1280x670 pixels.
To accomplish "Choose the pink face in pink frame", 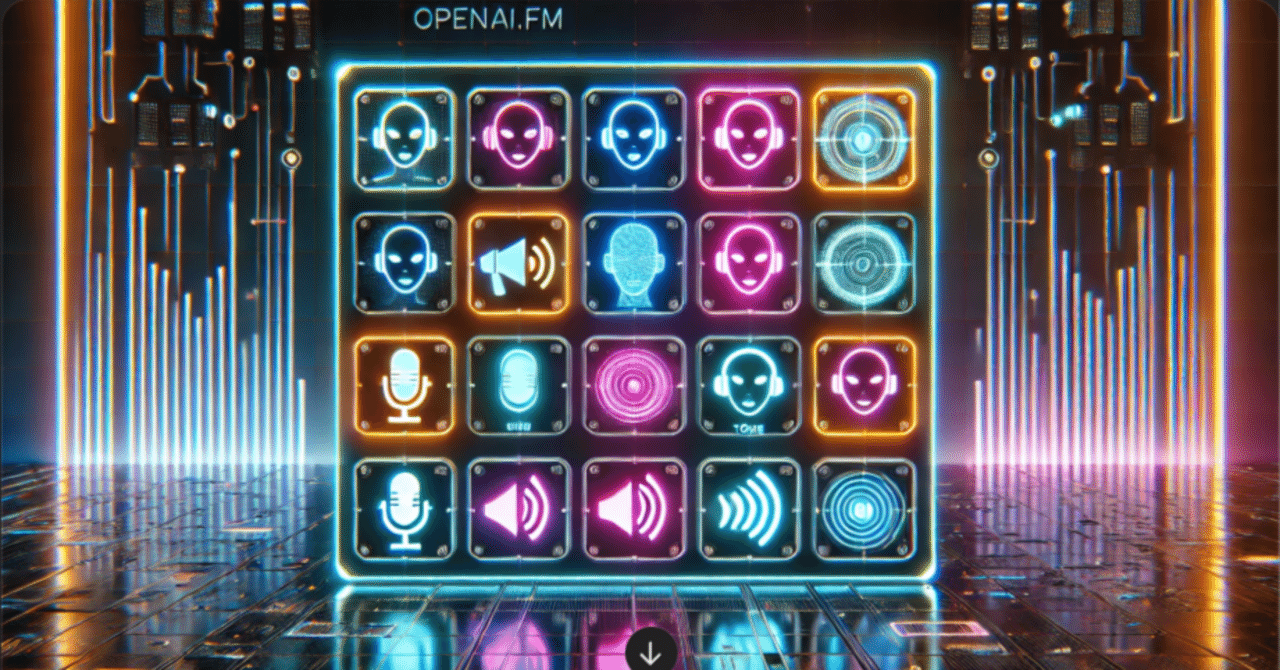I will click(748, 138).
